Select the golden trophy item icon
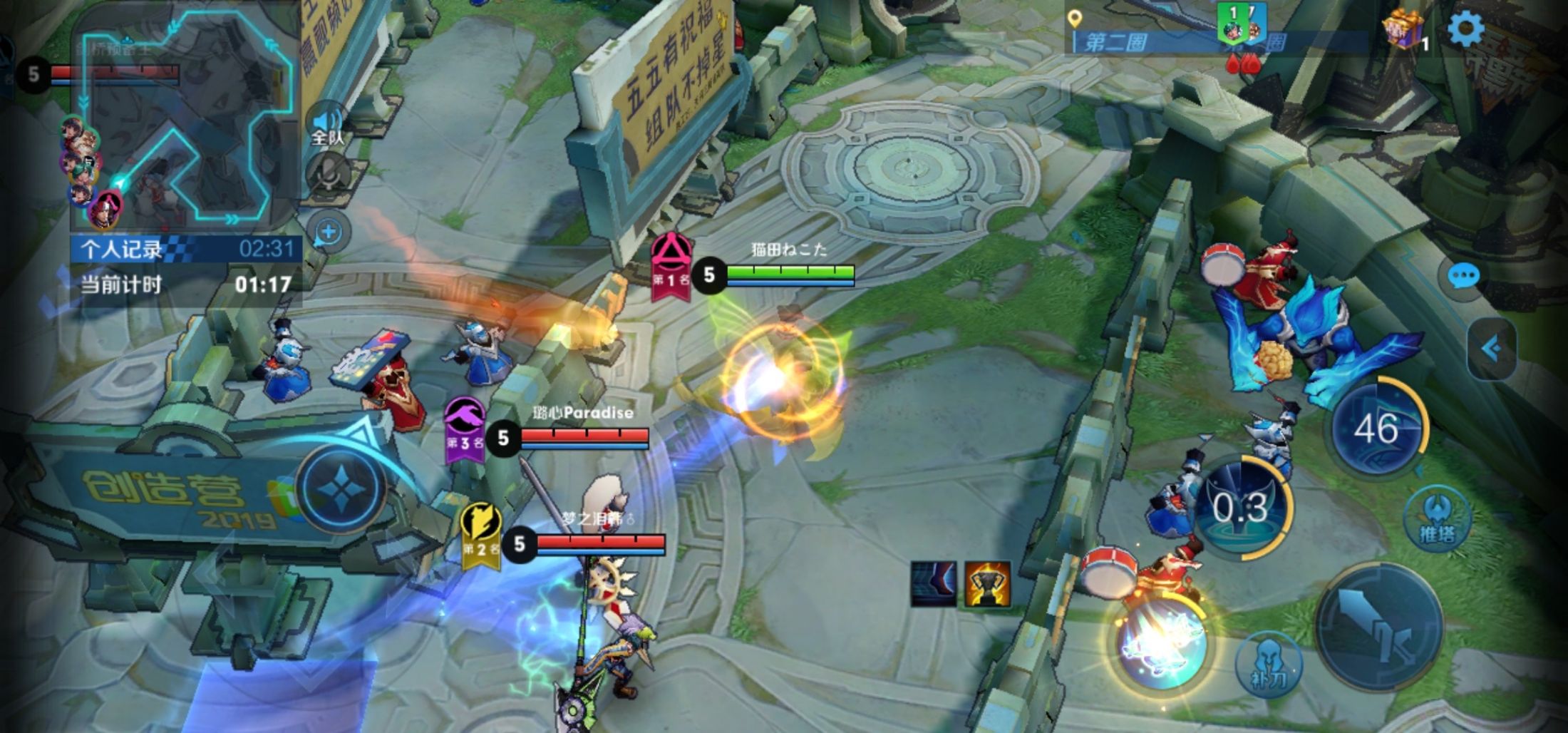 tap(987, 585)
